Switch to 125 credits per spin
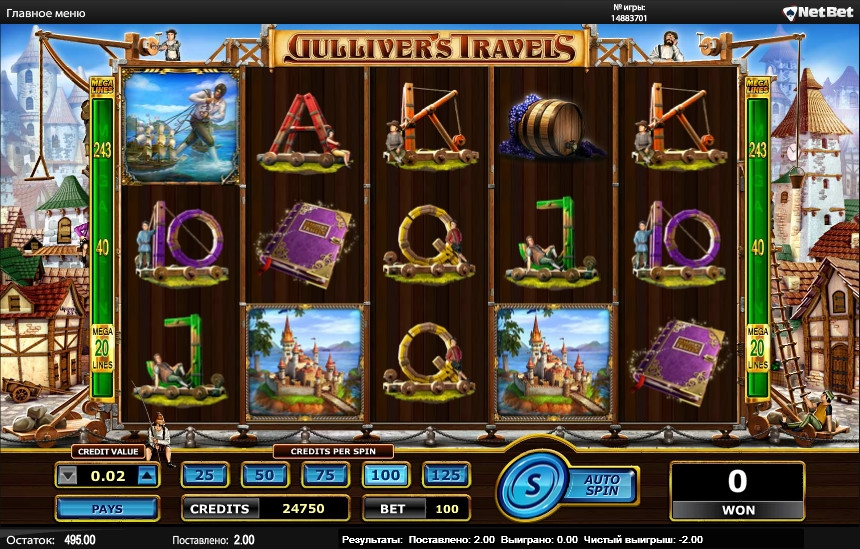 pyautogui.click(x=446, y=475)
